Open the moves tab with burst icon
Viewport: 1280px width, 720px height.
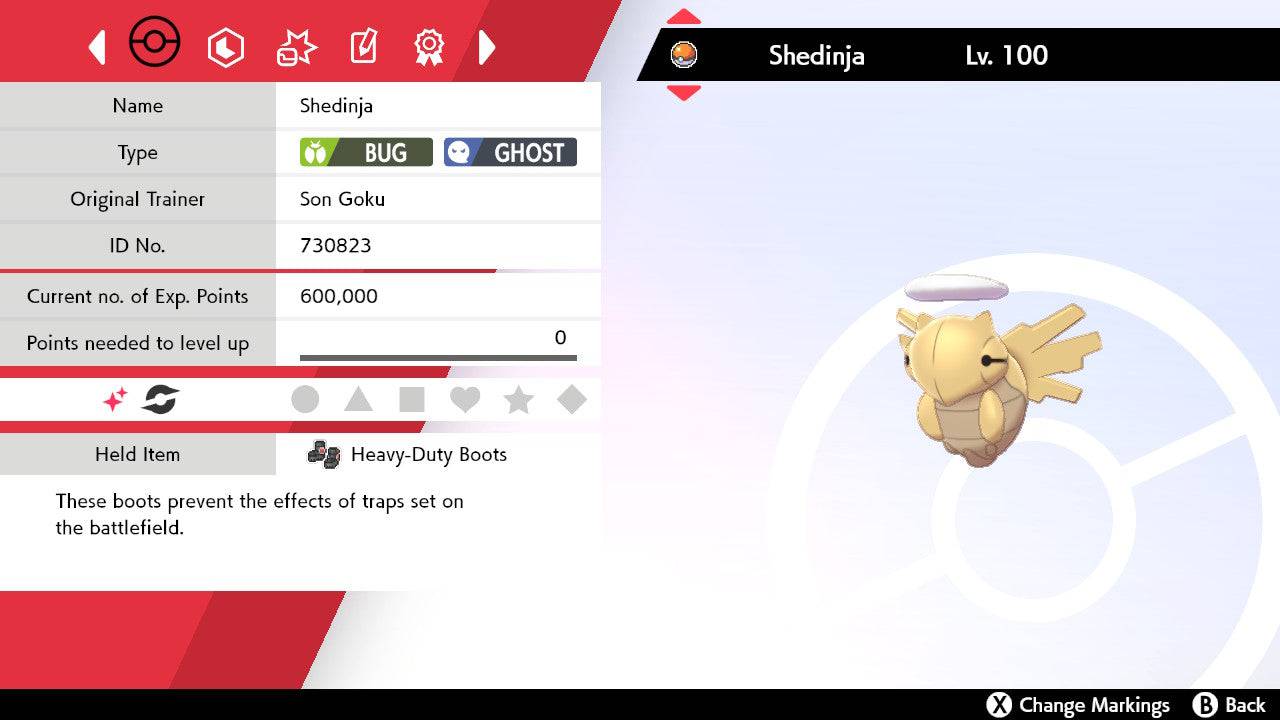(296, 47)
